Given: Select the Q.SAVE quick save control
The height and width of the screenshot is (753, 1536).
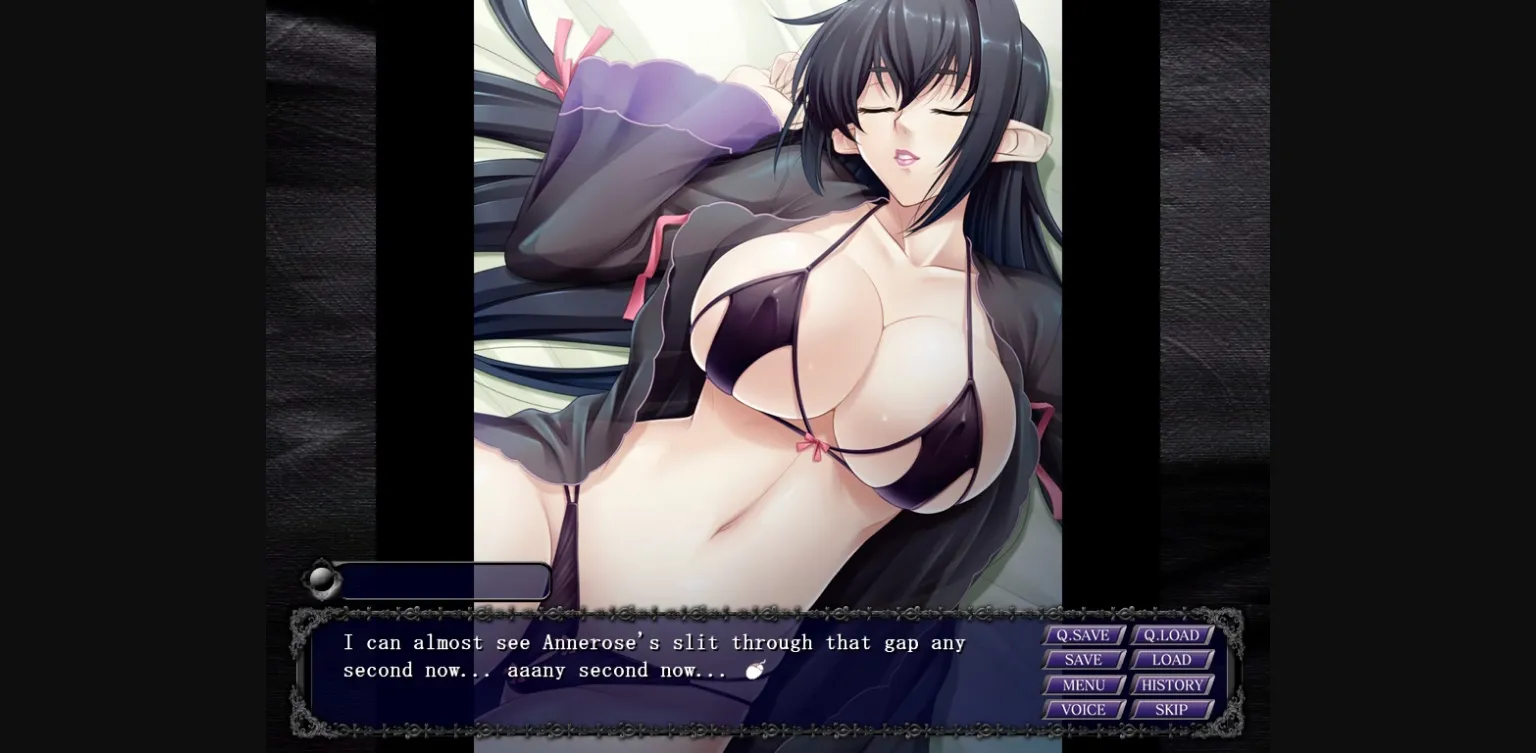Looking at the screenshot, I should coord(1083,634).
